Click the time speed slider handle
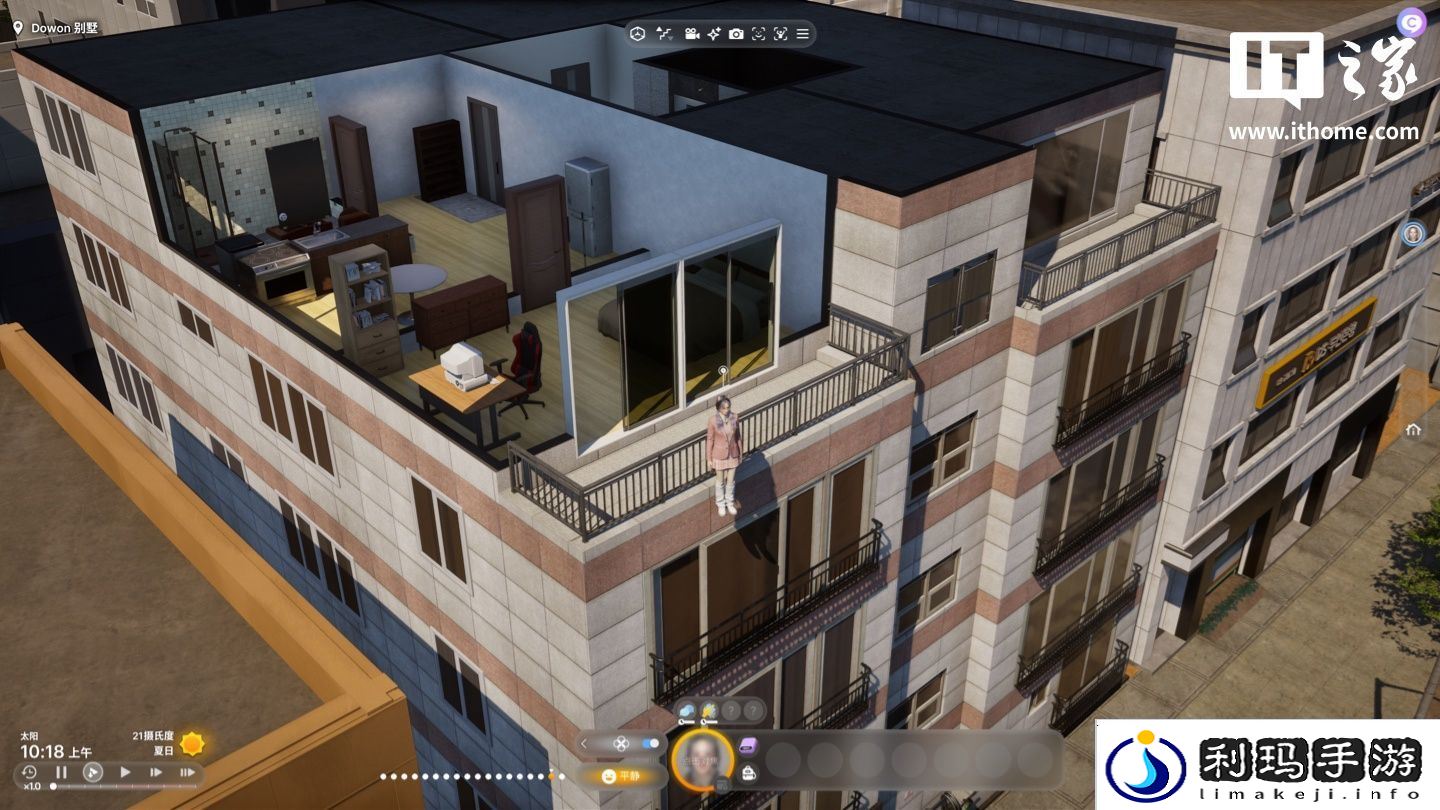 (x=53, y=787)
